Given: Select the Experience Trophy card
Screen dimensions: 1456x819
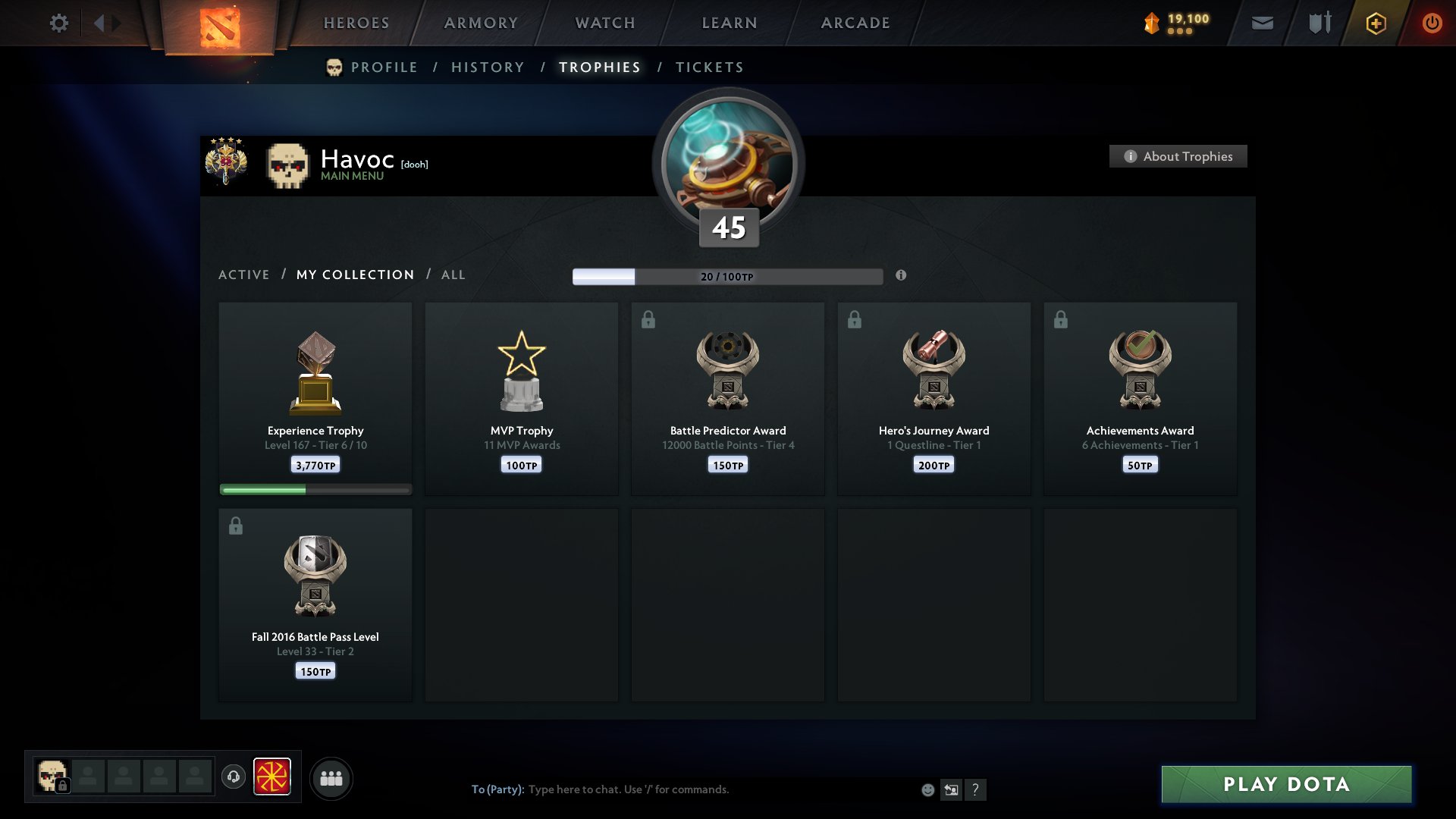Looking at the screenshot, I should coord(315,394).
